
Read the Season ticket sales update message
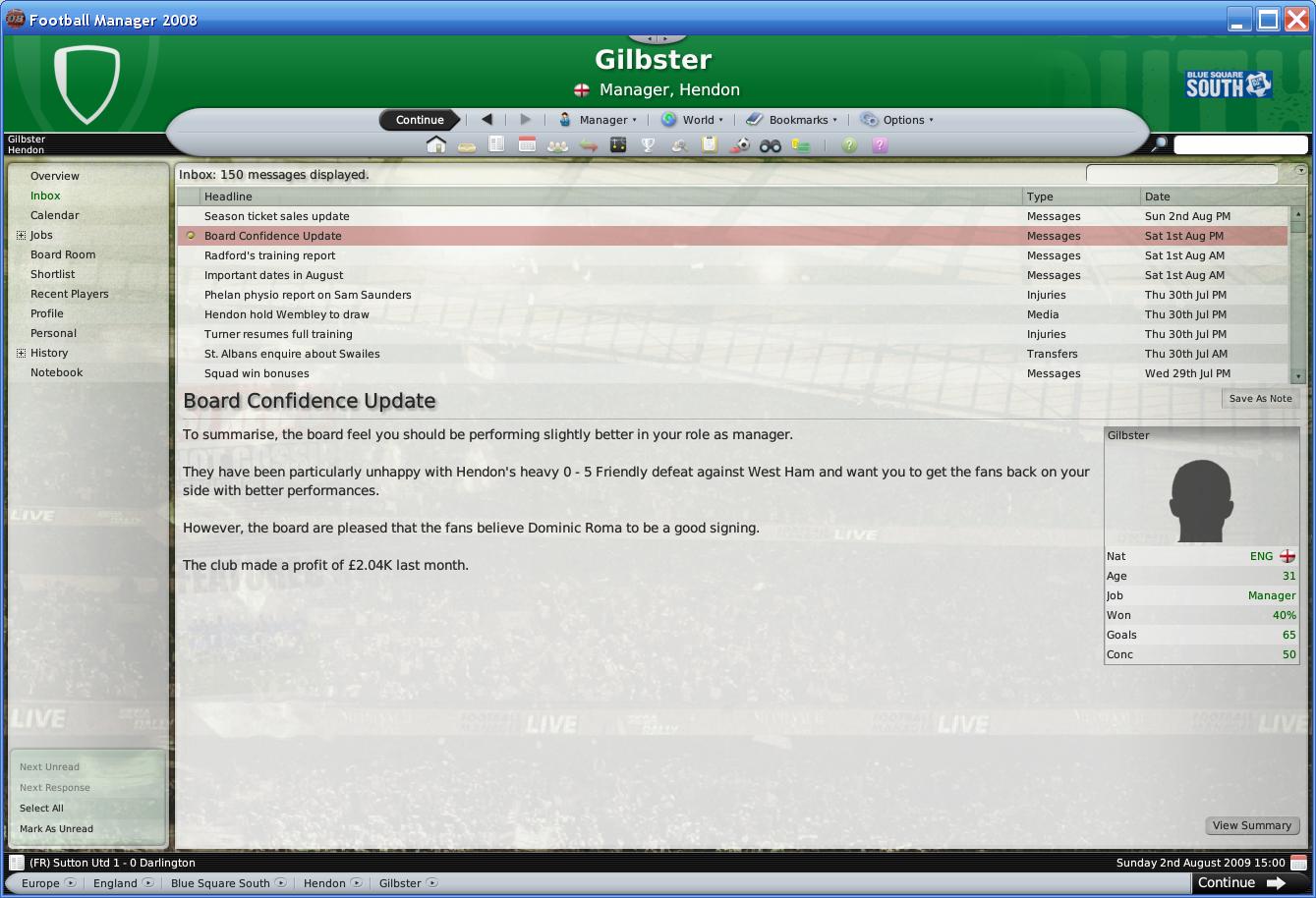point(277,216)
